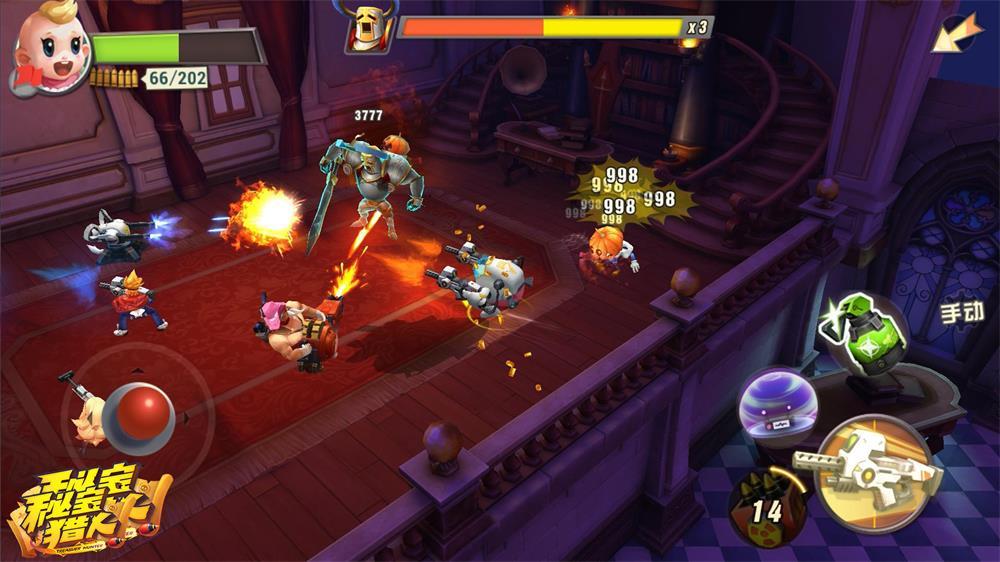1000x562 pixels.
Task: Click the knight boss helmet portrait
Action: (x=365, y=26)
